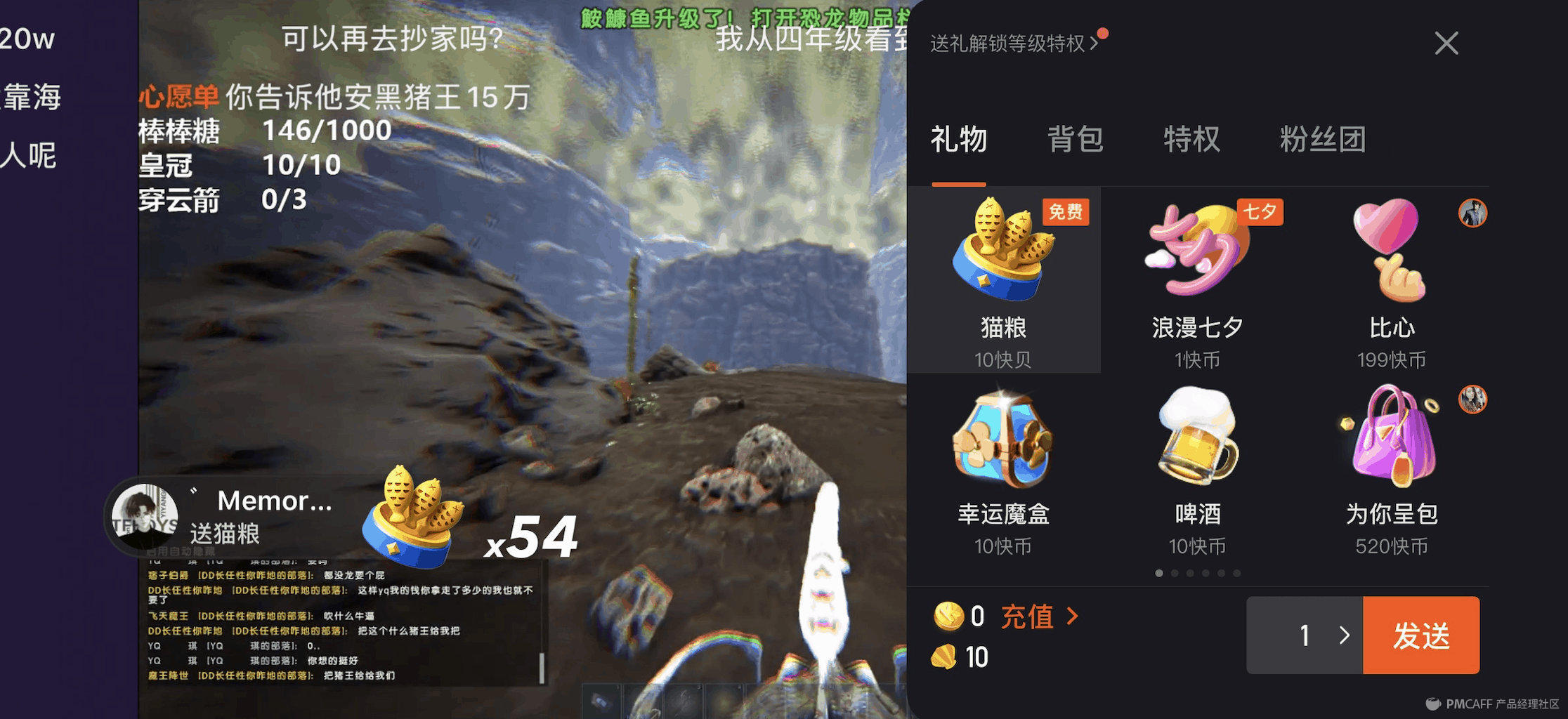
Task: Switch to the 背包 tab
Action: point(1075,140)
